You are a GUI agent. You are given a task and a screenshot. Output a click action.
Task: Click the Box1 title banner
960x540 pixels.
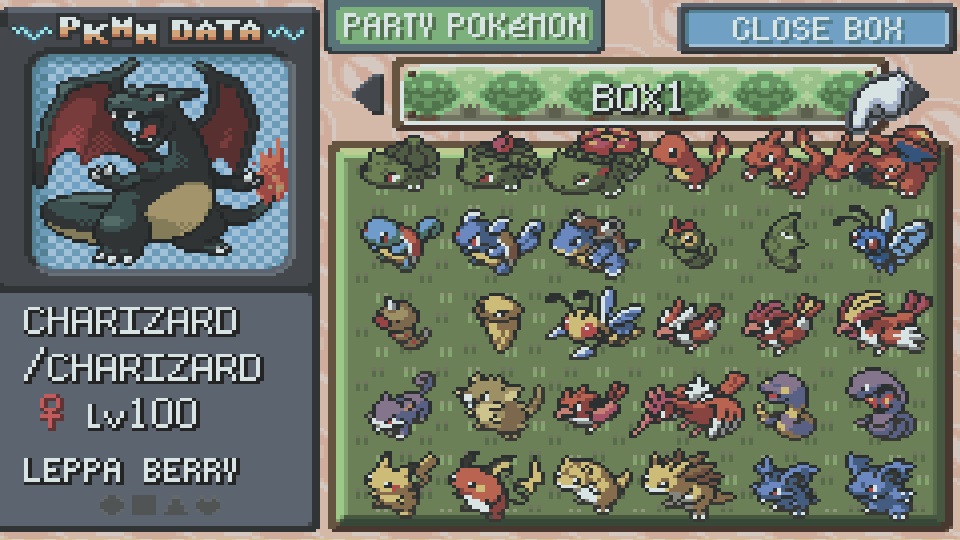click(636, 96)
